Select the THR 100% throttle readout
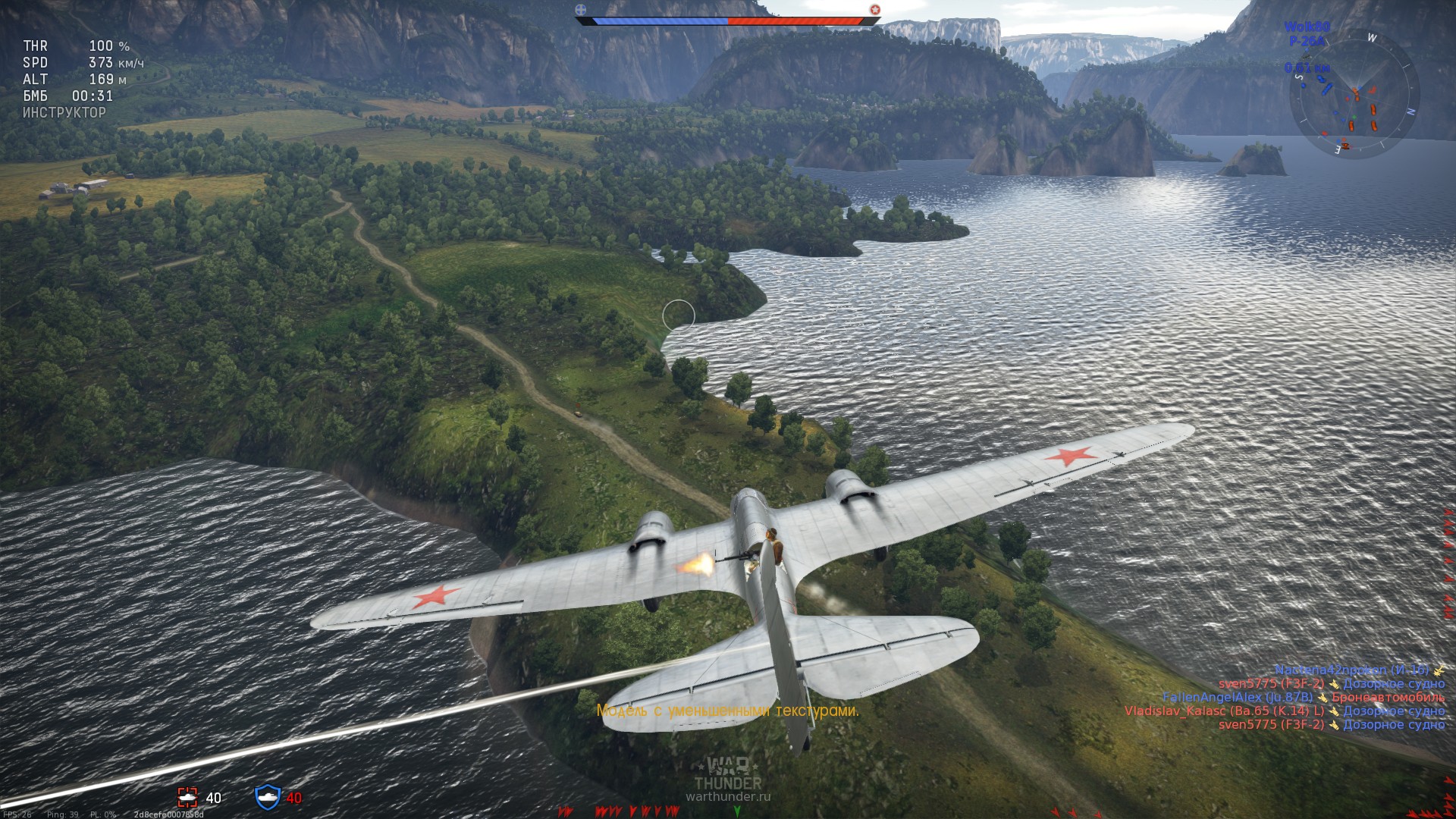Viewport: 1456px width, 819px height. pos(76,45)
